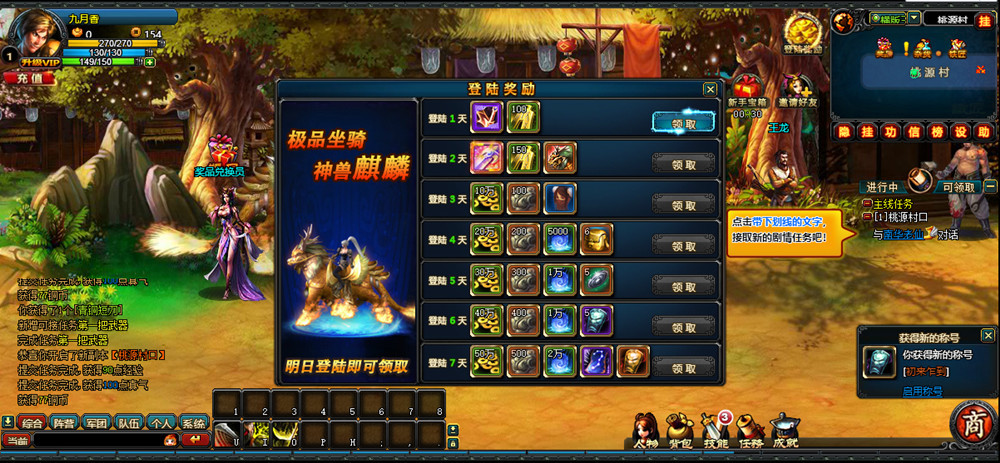Switch to the 阵营 faction chat tab
Image resolution: width=1000 pixels, height=463 pixels.
pyautogui.click(x=65, y=423)
